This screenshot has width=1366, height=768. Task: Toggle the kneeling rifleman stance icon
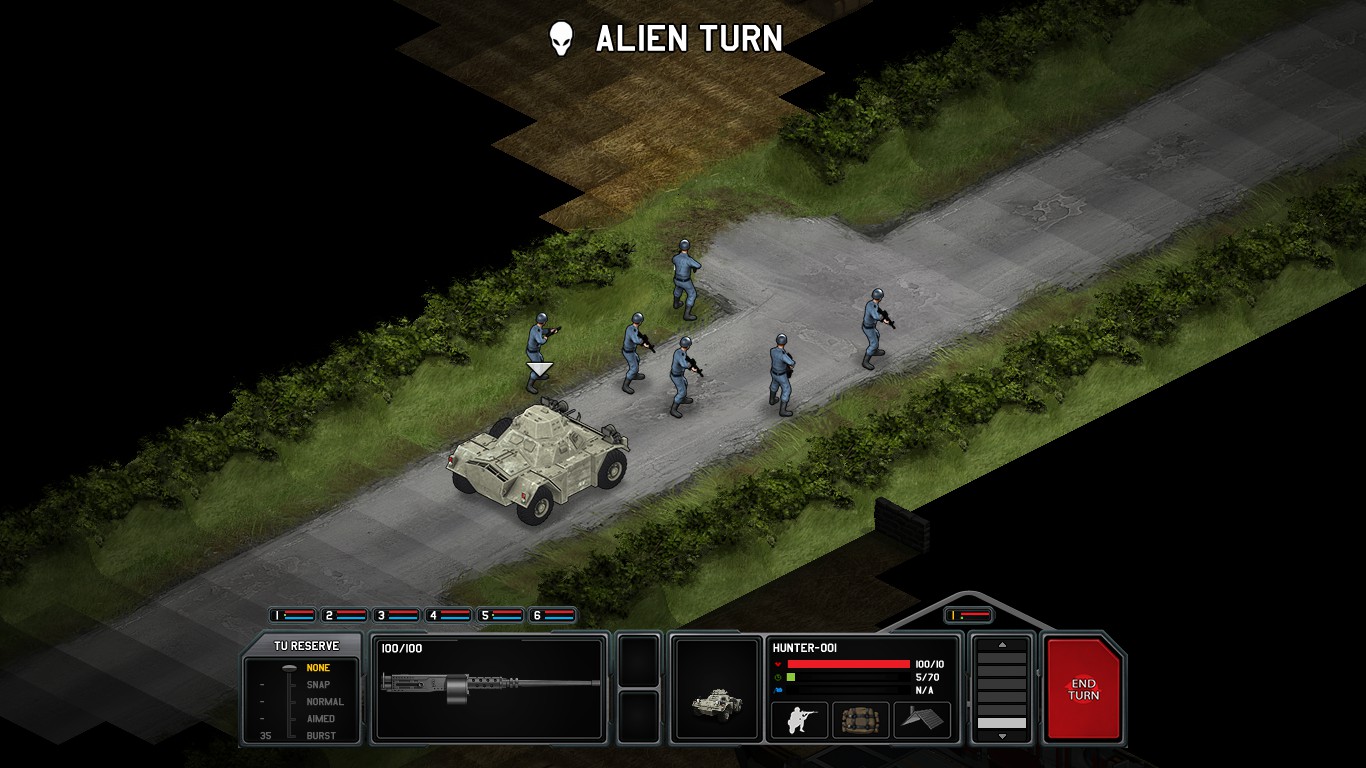click(x=799, y=720)
